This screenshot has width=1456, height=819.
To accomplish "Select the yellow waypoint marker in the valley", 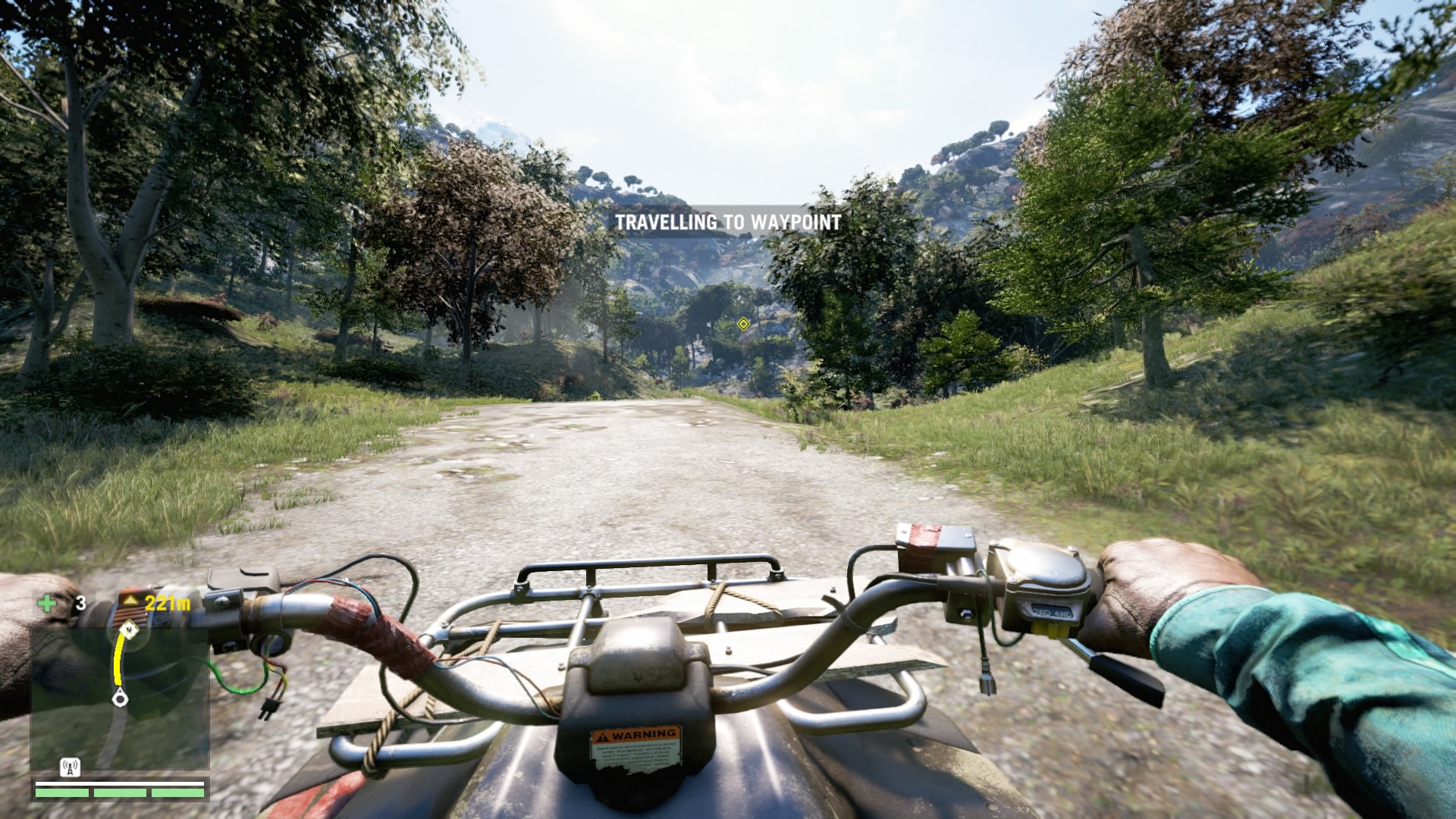I will point(743,325).
